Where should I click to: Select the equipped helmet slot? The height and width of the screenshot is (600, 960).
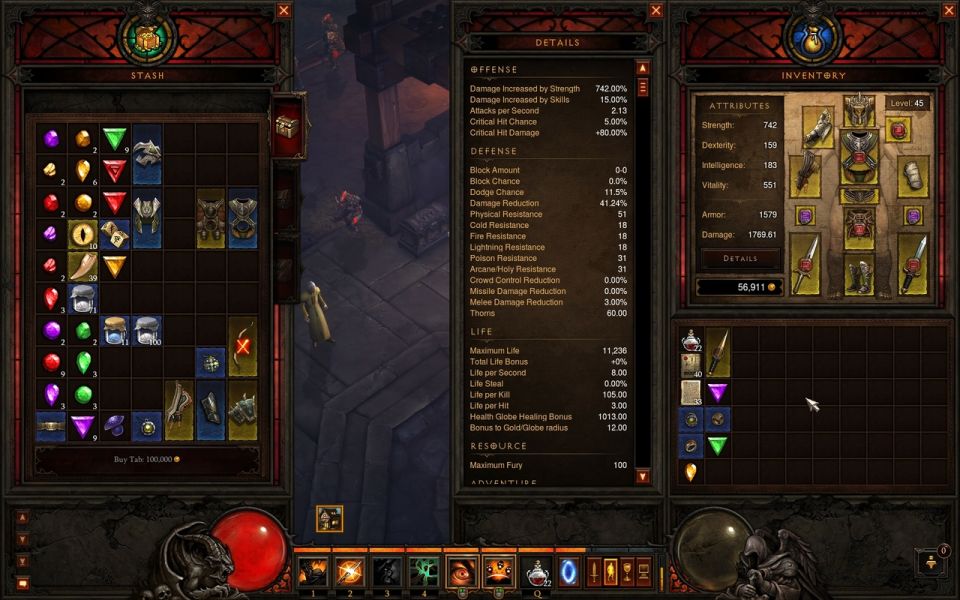pyautogui.click(x=859, y=110)
